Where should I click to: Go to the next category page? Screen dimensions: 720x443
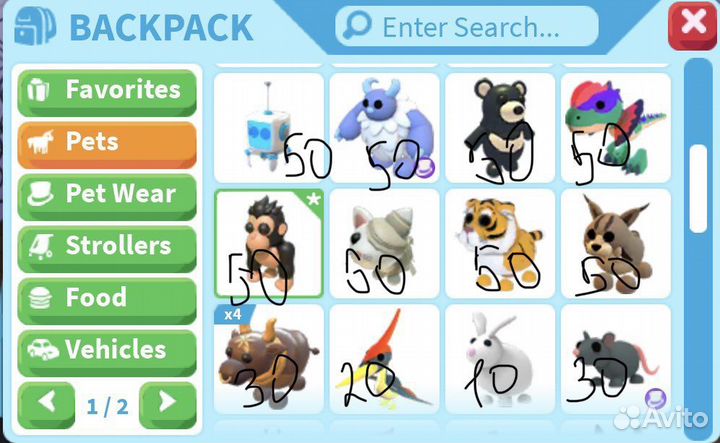(167, 405)
